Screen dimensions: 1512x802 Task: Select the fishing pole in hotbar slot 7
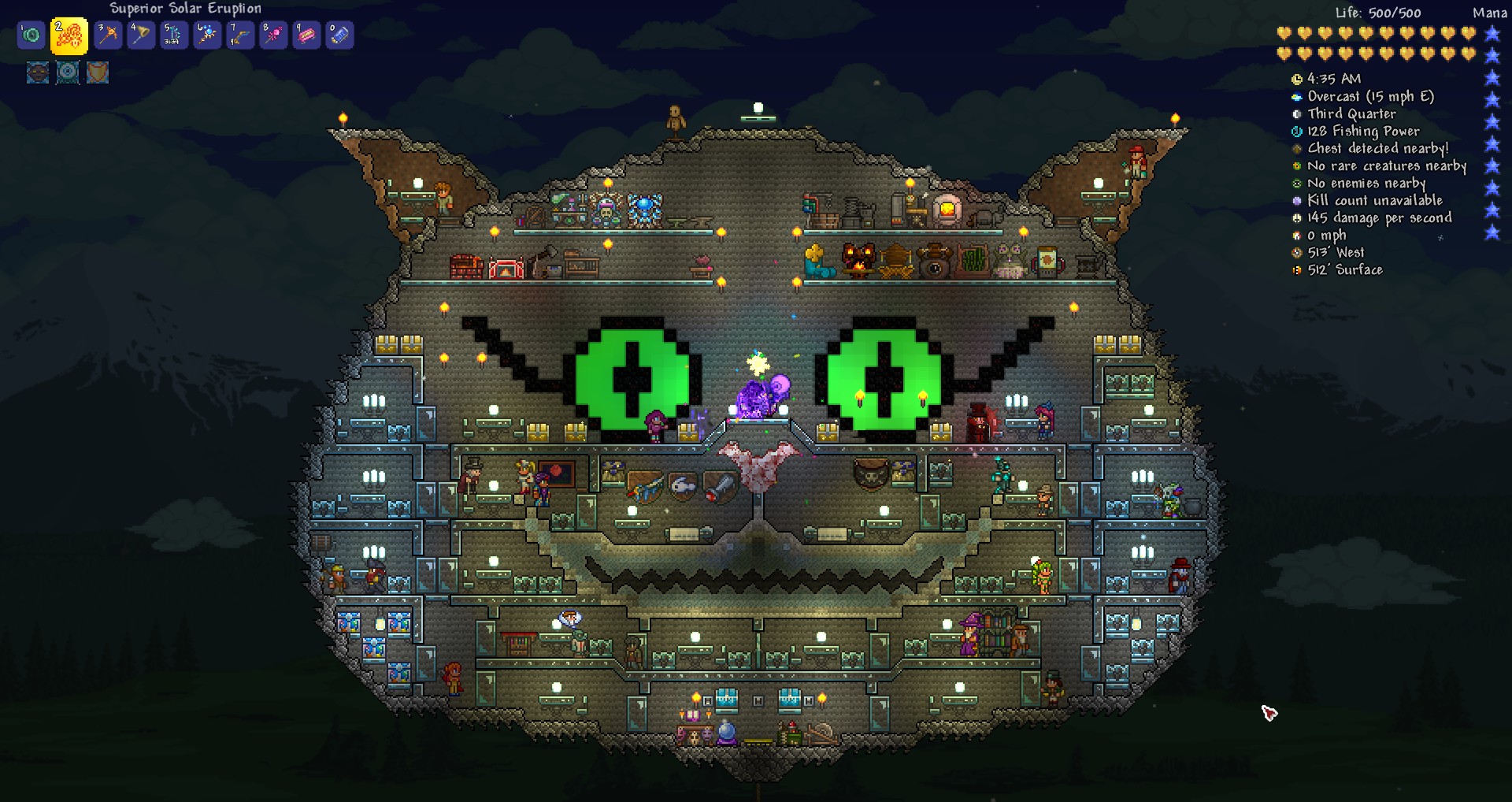[x=240, y=35]
